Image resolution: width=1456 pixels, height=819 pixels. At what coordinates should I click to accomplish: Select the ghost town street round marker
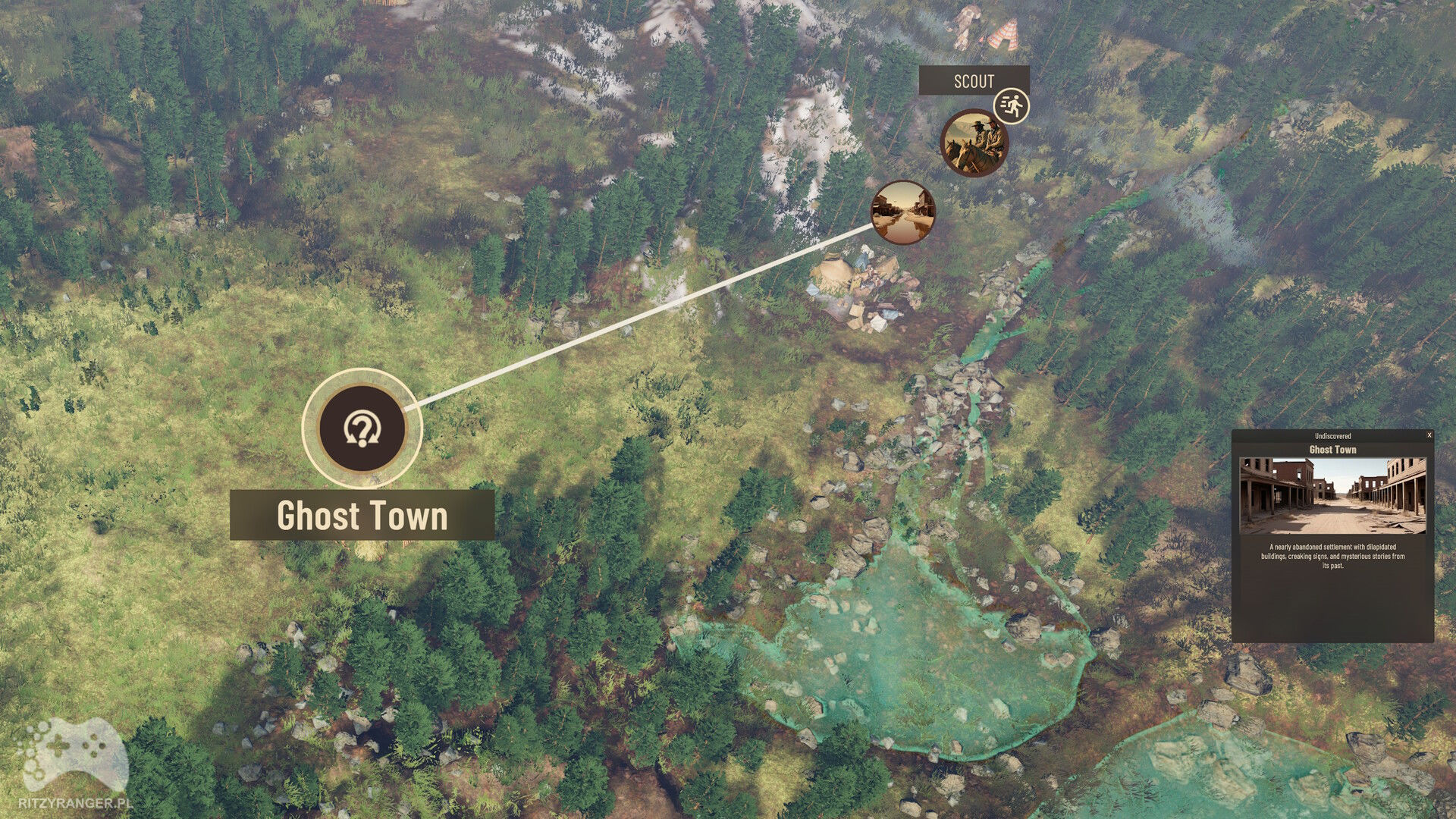tap(902, 212)
